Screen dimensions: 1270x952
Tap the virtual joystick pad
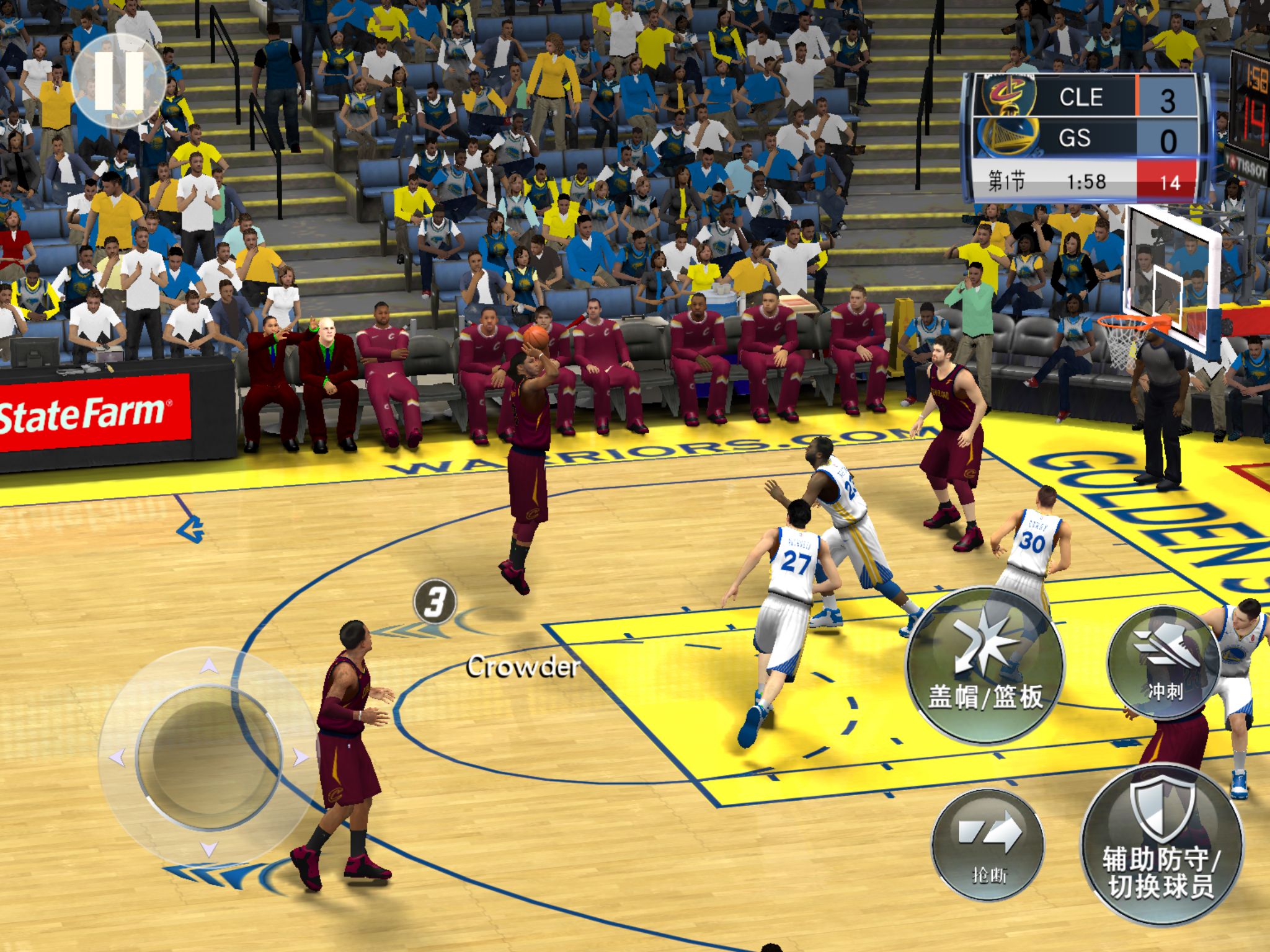click(209, 757)
